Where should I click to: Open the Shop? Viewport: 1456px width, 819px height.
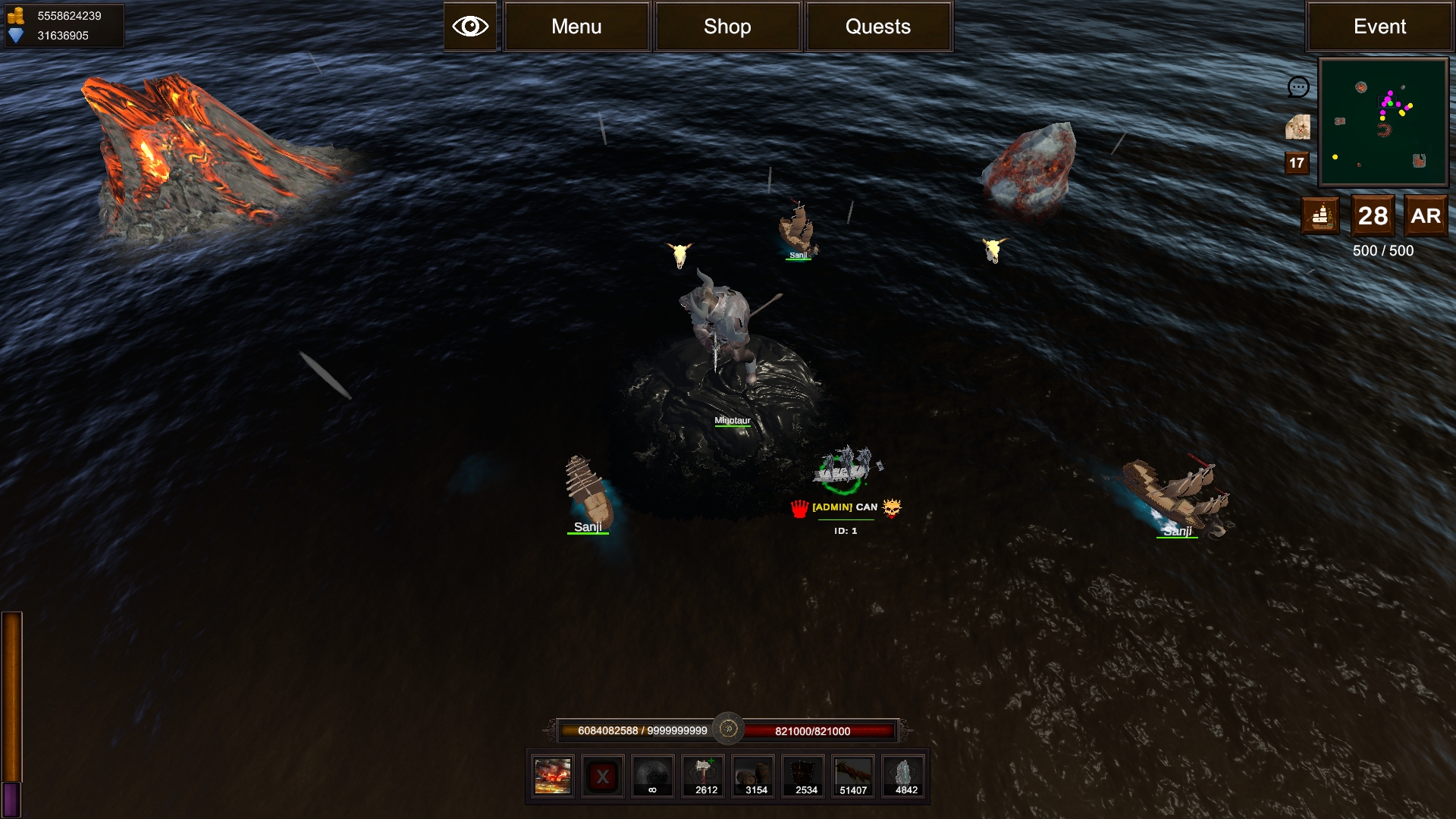[x=727, y=27]
